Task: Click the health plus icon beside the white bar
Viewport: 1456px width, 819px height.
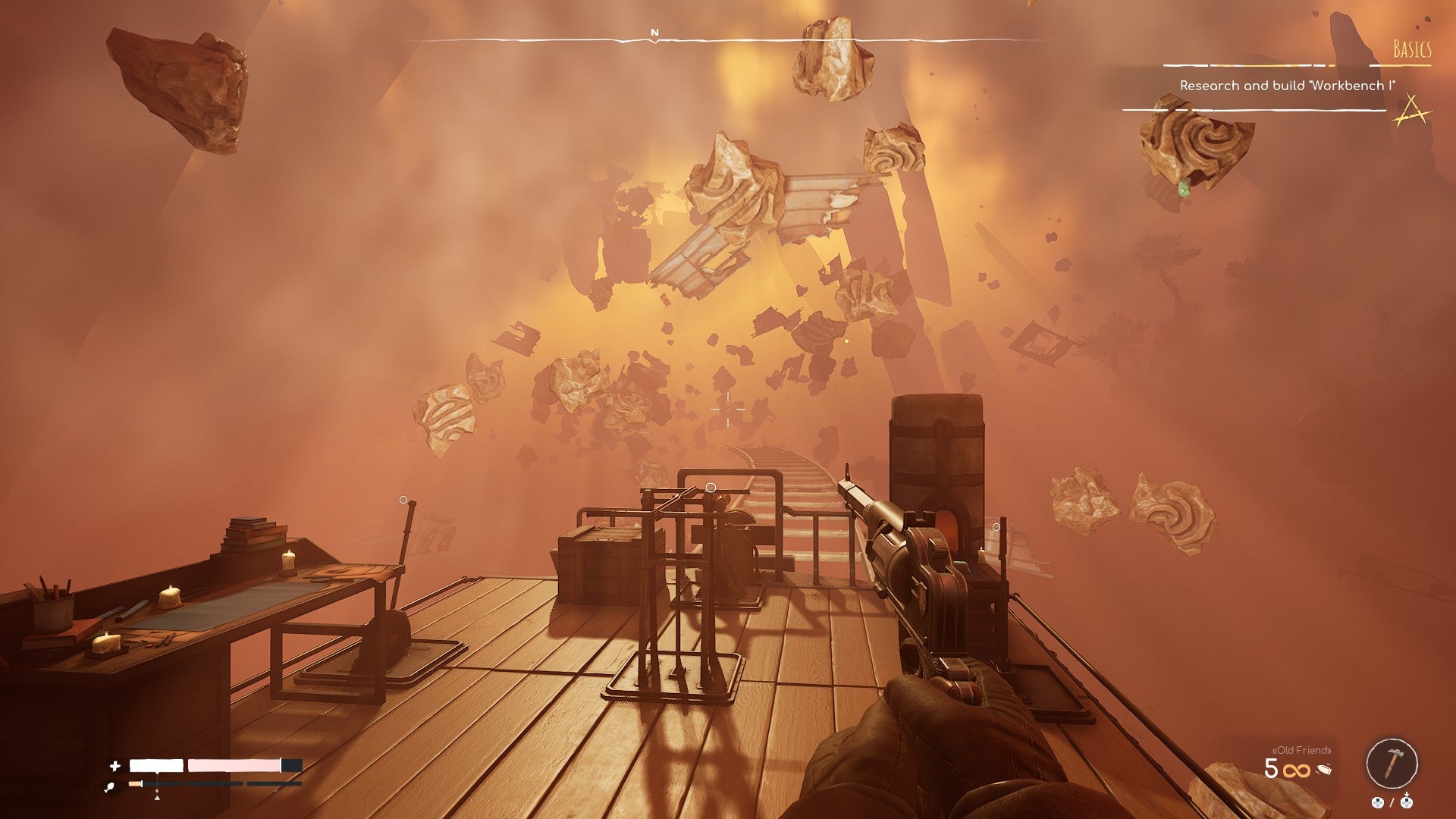Action: 115,766
